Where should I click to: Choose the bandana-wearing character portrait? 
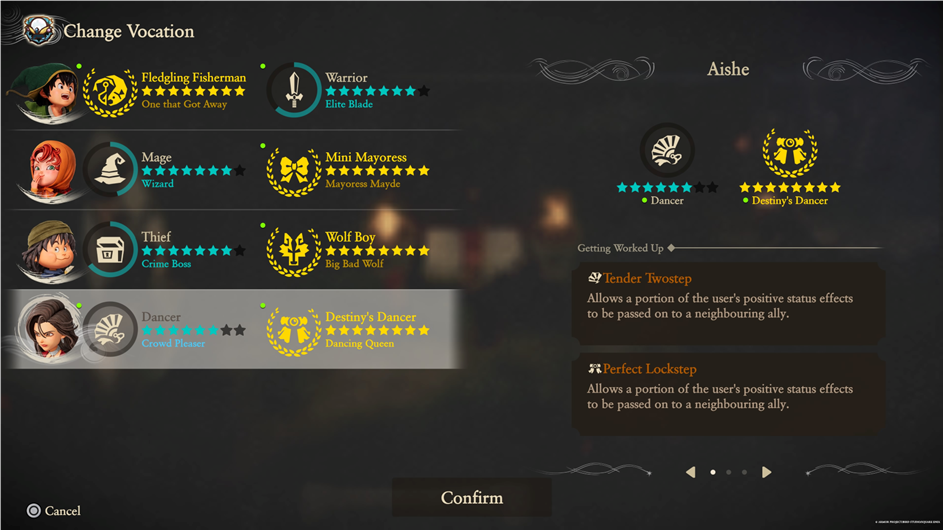tap(46, 251)
